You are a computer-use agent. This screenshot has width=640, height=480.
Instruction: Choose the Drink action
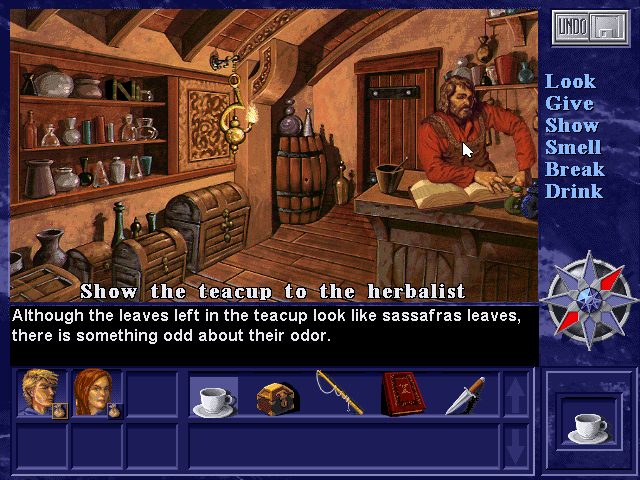[573, 191]
